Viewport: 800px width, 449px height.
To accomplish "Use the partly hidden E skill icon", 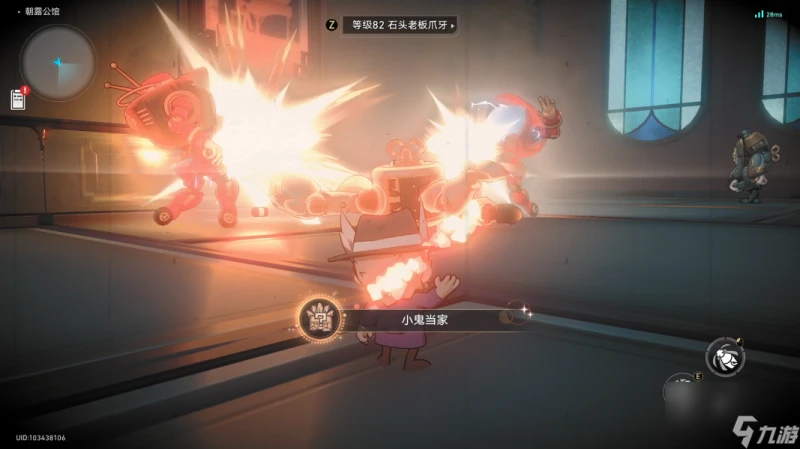I will click(x=681, y=389).
